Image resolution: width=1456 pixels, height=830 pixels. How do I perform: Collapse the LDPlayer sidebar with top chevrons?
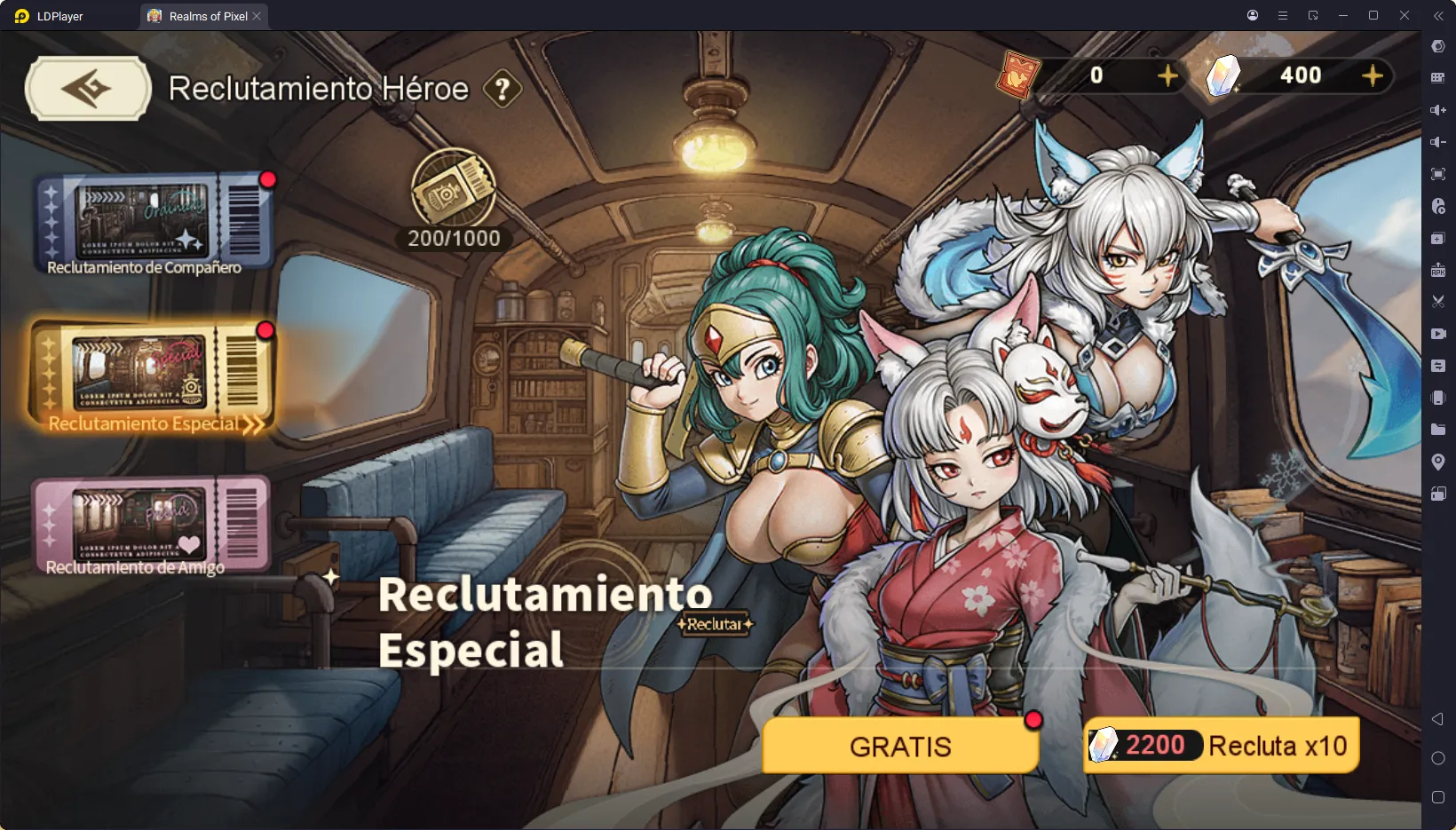tap(1438, 15)
